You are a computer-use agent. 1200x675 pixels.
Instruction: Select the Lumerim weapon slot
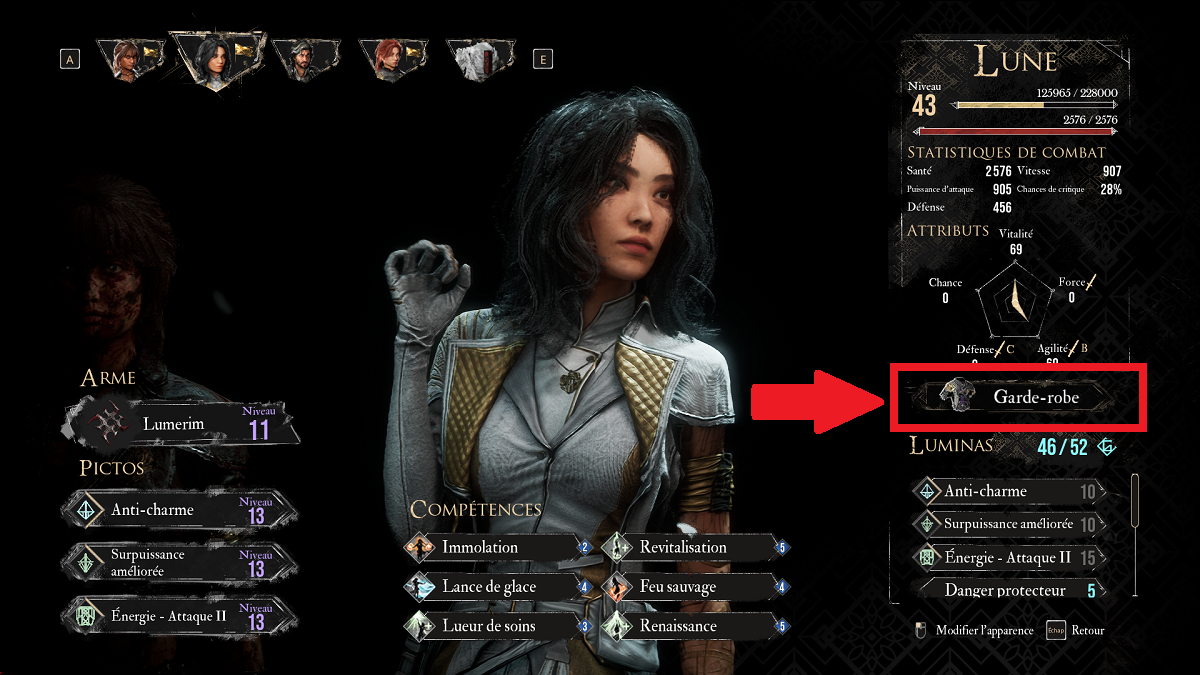point(180,424)
